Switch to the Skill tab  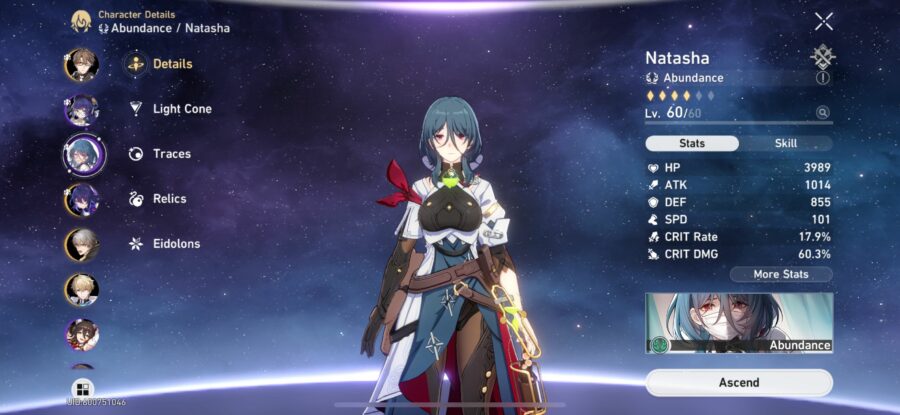[785, 143]
